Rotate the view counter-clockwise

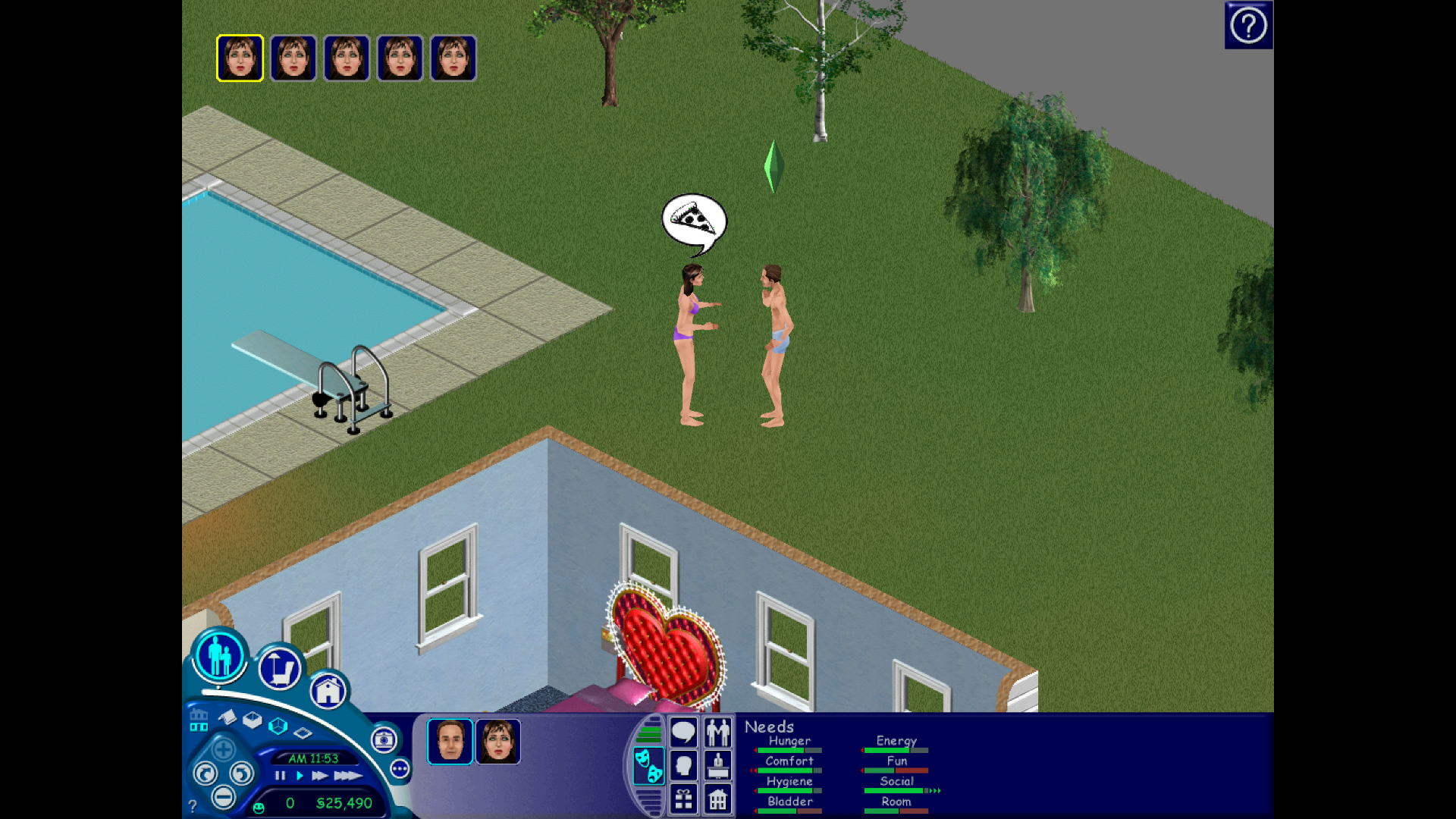(x=206, y=773)
